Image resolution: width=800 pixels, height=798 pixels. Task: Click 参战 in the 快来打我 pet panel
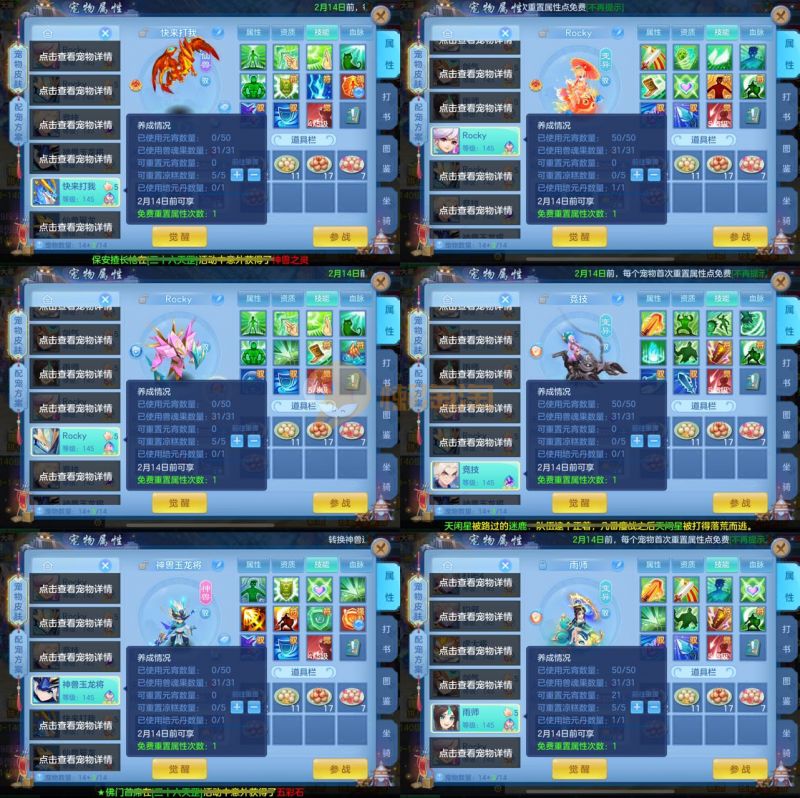tap(340, 237)
